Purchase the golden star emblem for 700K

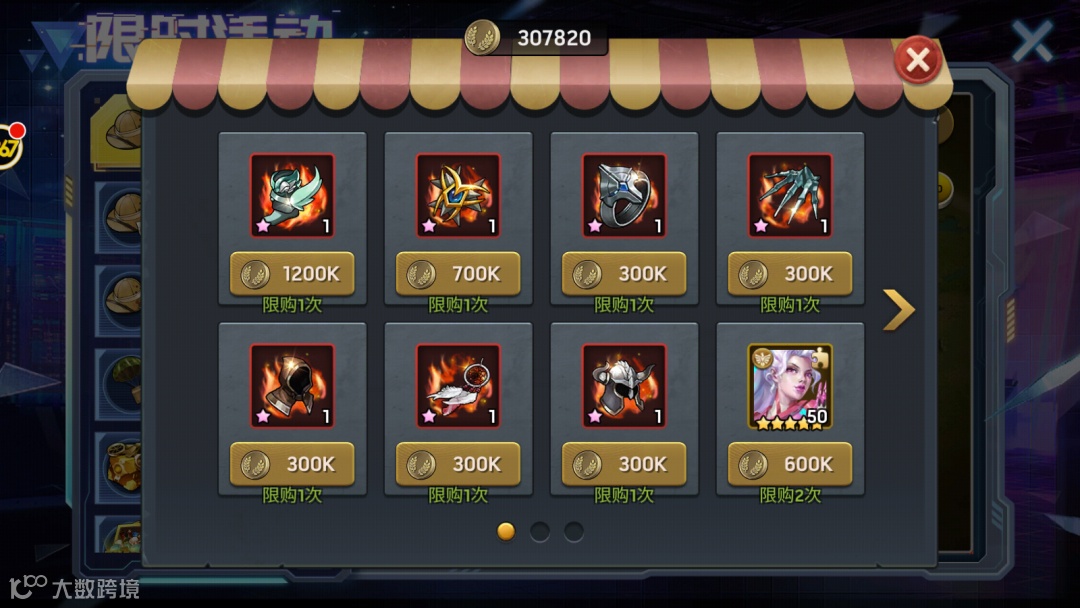click(x=458, y=273)
